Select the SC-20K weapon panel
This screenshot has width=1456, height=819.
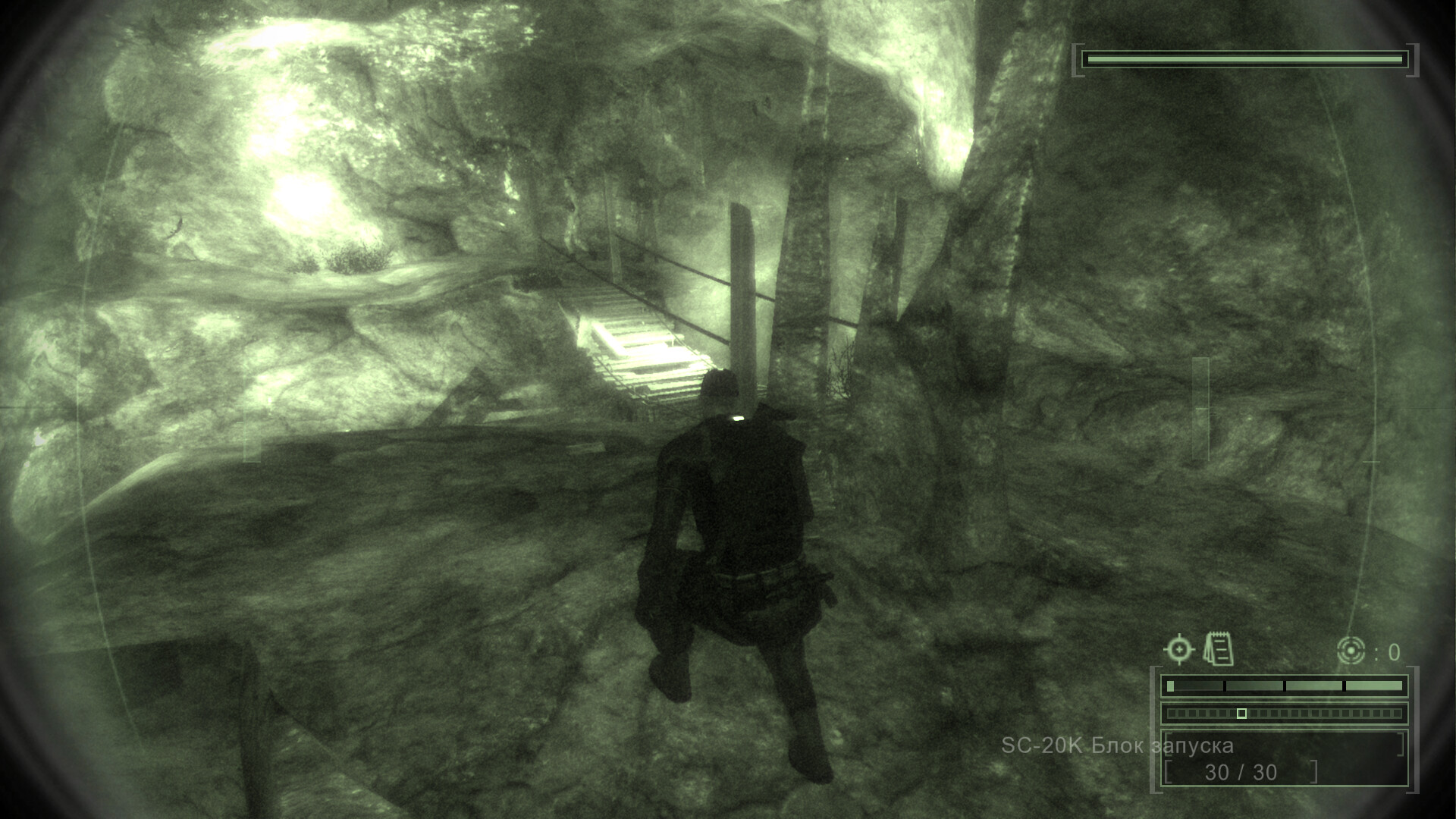click(1284, 758)
